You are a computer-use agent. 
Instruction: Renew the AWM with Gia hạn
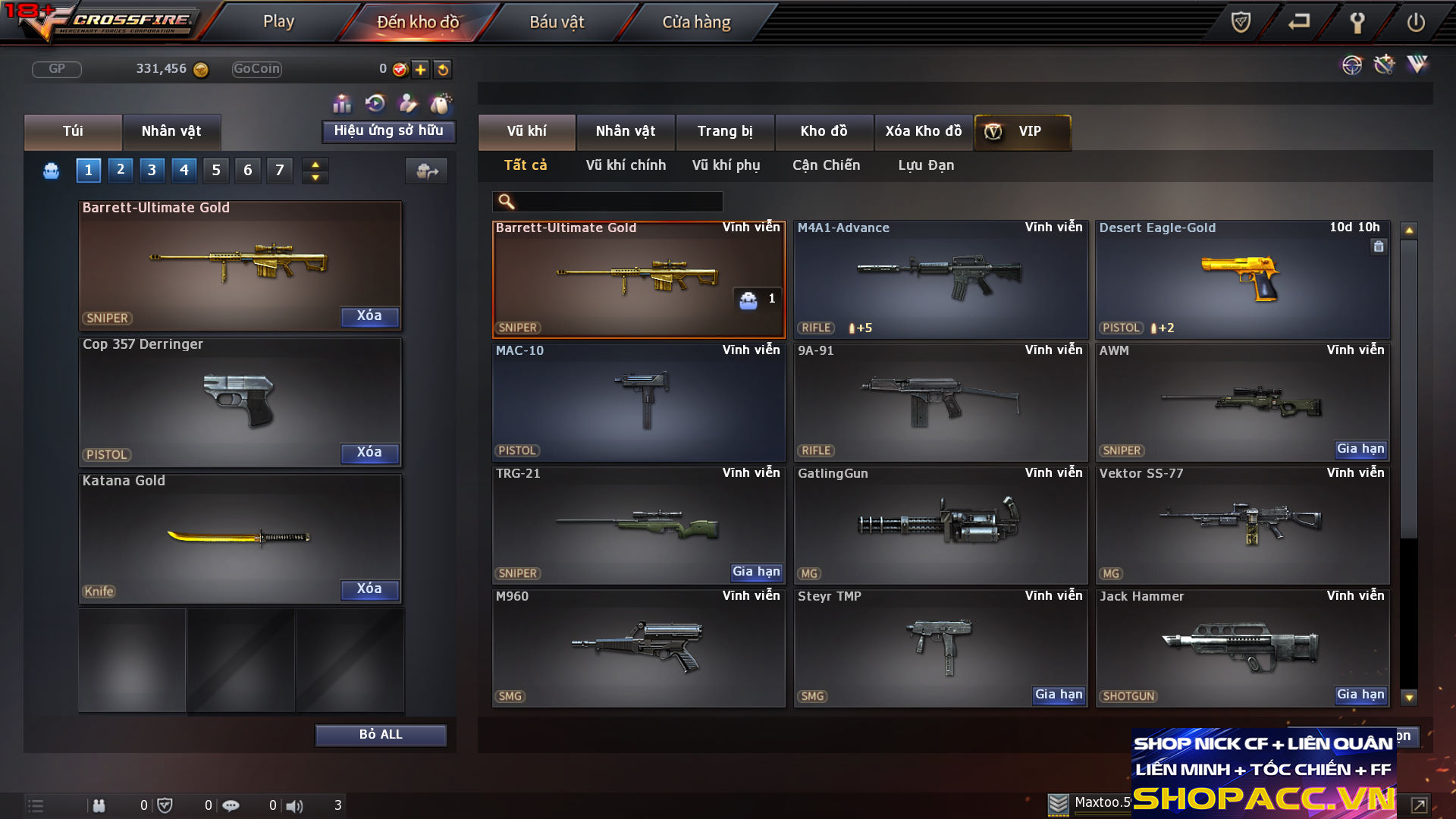click(1360, 449)
